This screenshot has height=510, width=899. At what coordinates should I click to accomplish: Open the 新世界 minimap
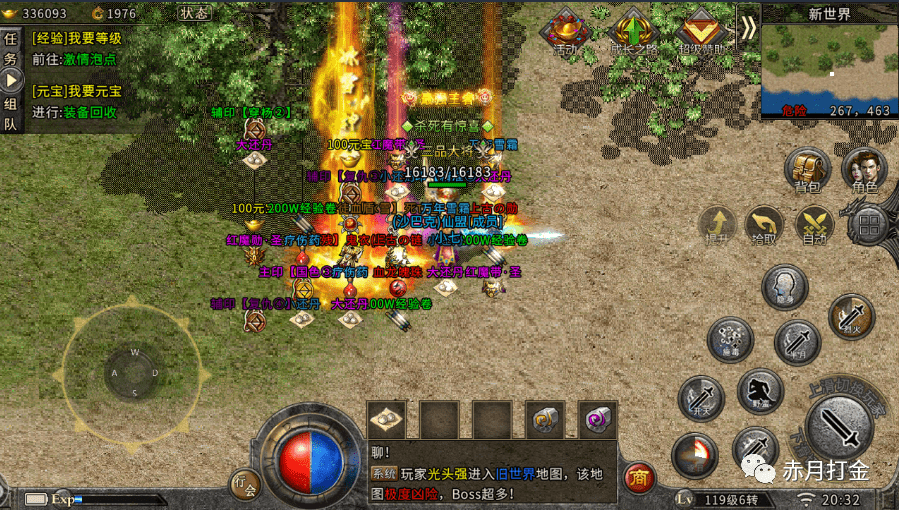tap(829, 68)
